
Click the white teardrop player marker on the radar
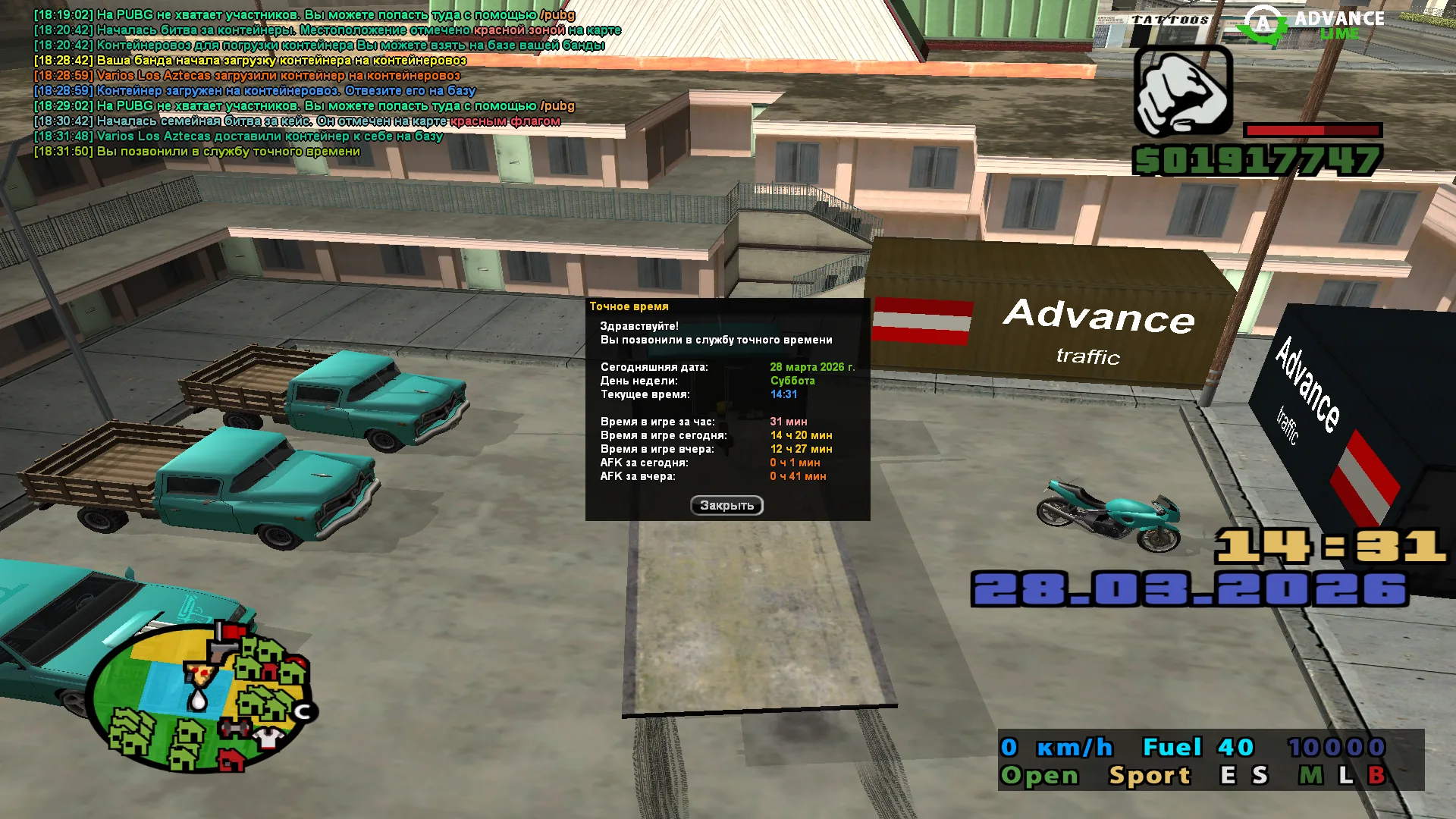pos(198,698)
